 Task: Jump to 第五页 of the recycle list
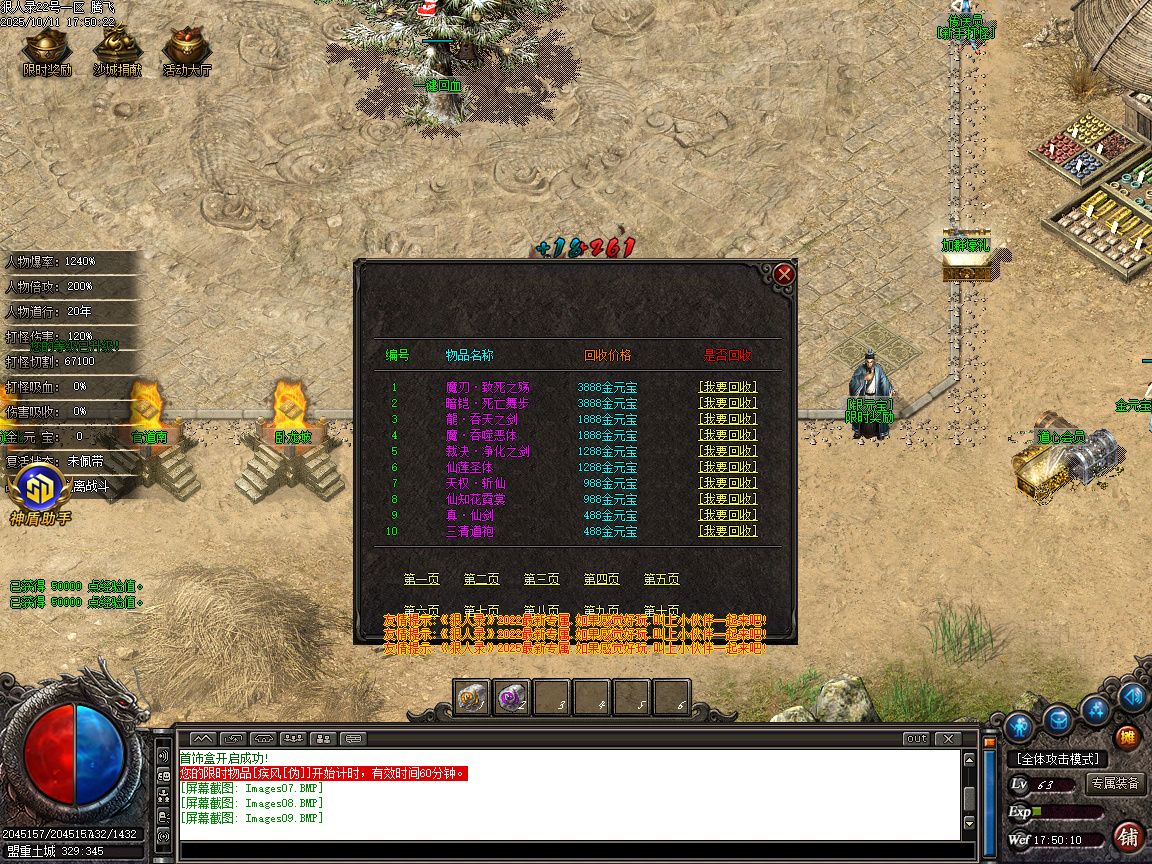pyautogui.click(x=661, y=579)
